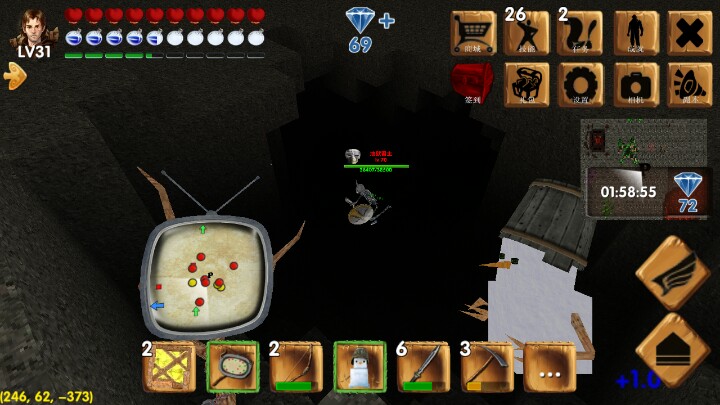Screen dimensions: 720x405
Task: Select the frying pan hotbar slot
Action: point(233,367)
